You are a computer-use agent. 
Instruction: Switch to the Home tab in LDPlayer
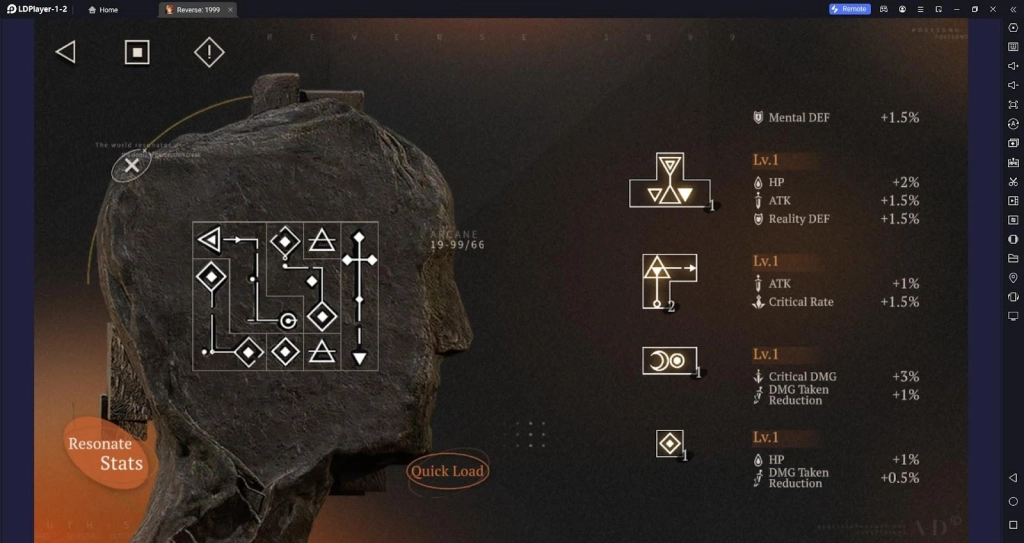(x=103, y=9)
